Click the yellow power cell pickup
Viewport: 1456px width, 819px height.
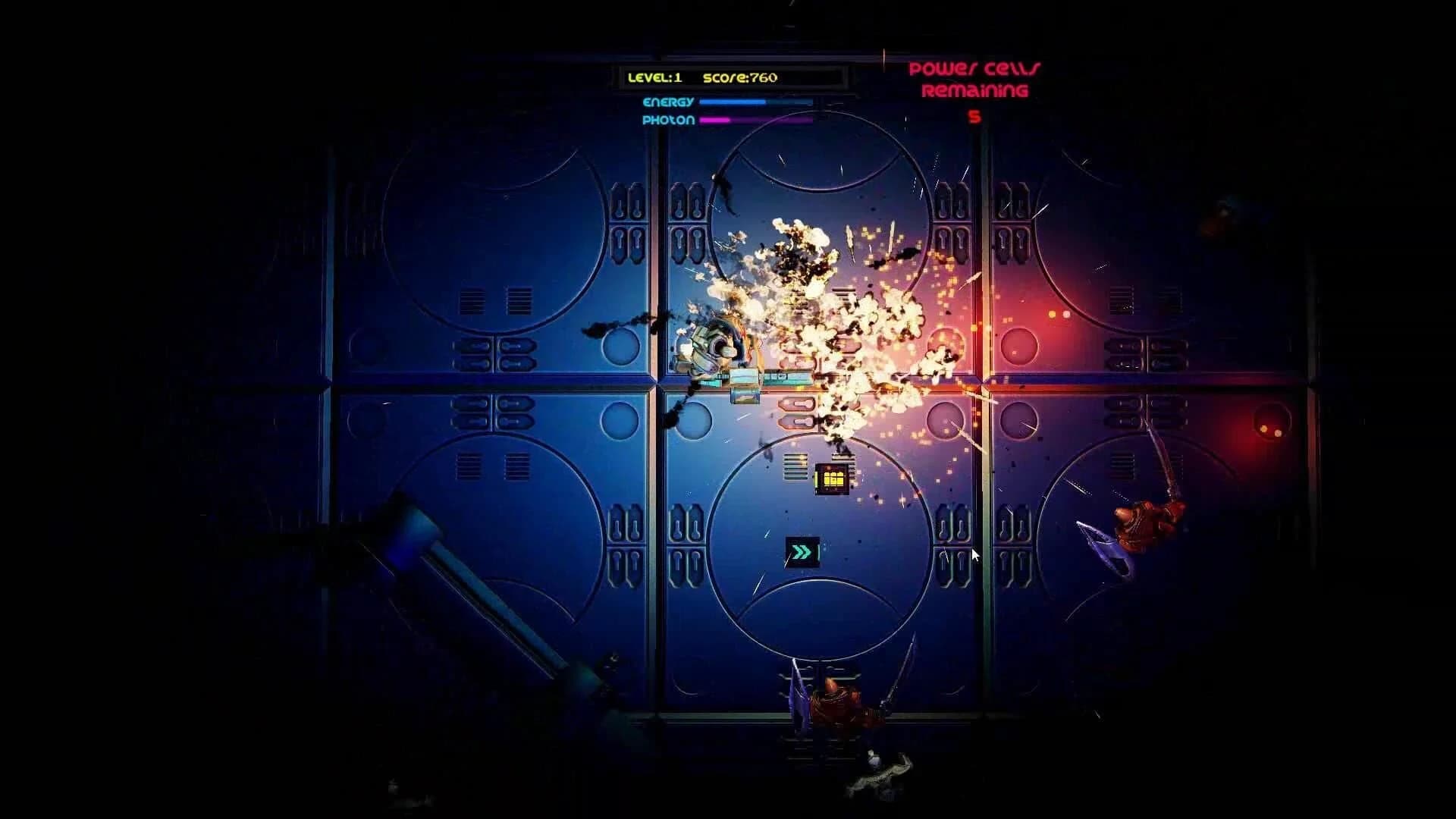833,479
